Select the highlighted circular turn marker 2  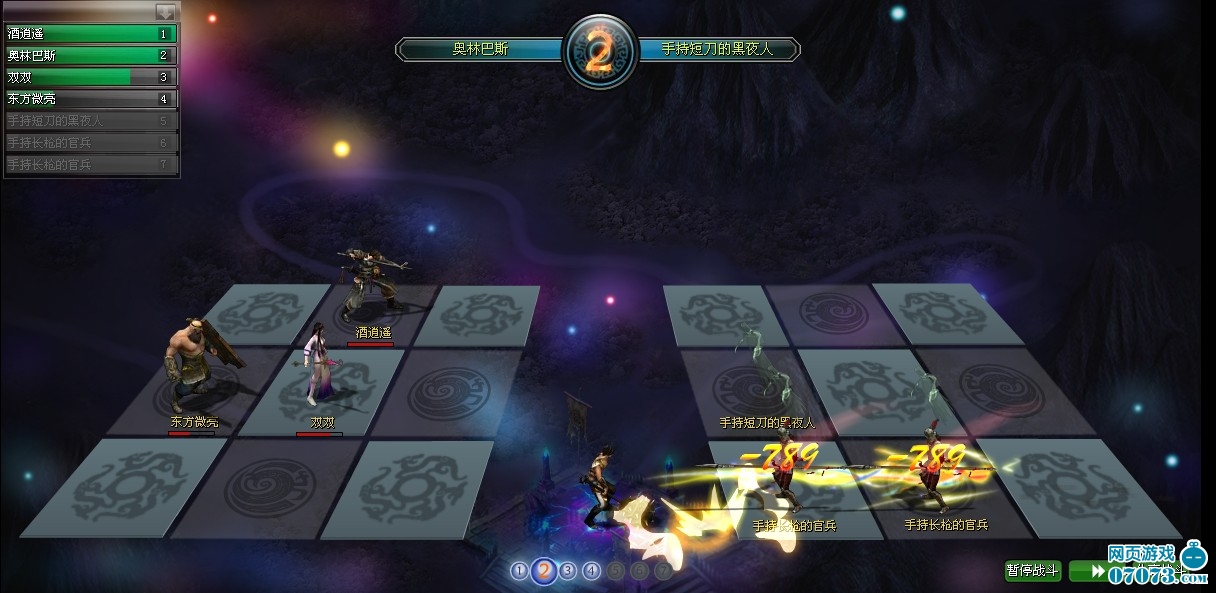pyautogui.click(x=544, y=571)
